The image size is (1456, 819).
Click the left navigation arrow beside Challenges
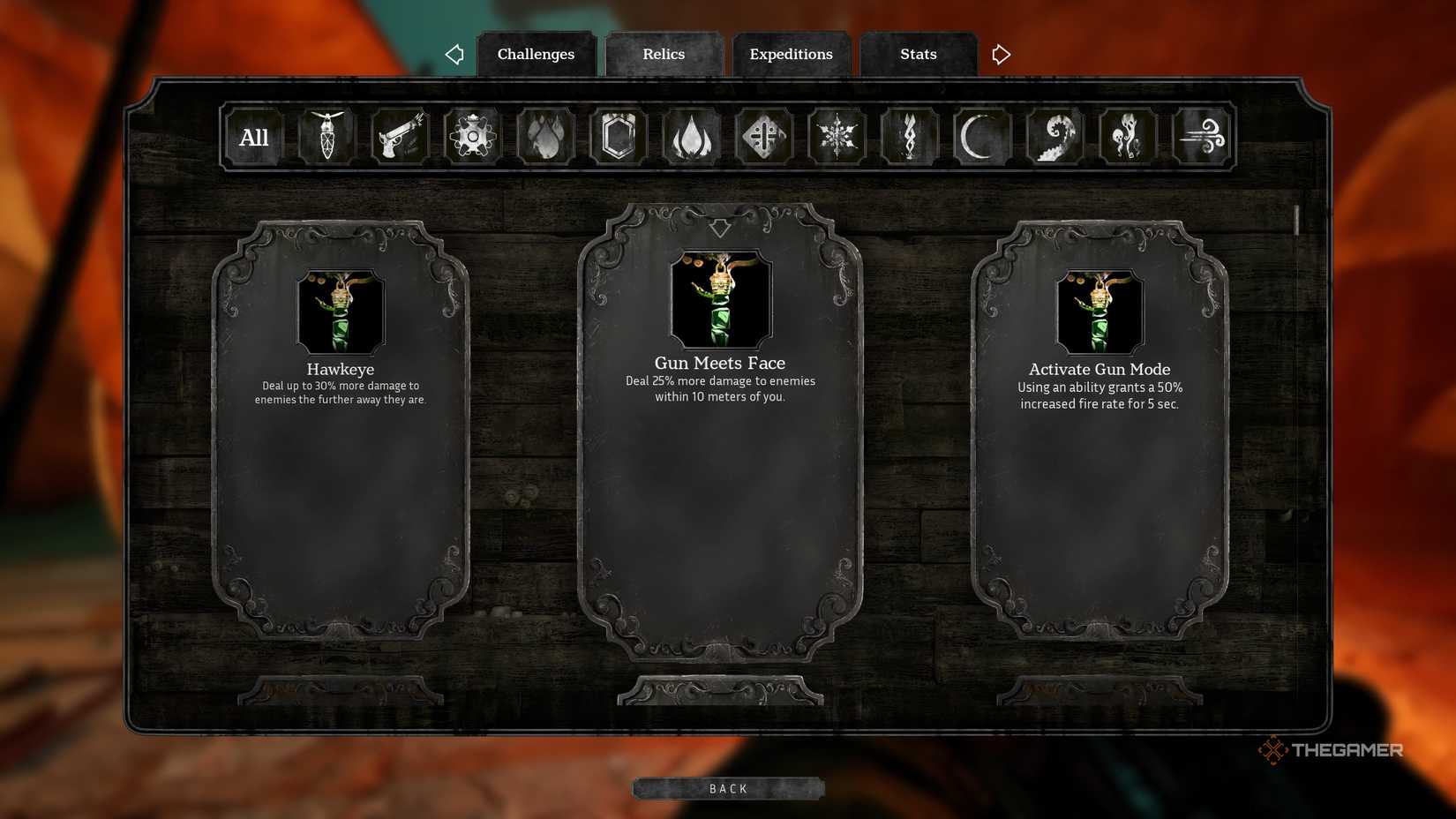(454, 54)
